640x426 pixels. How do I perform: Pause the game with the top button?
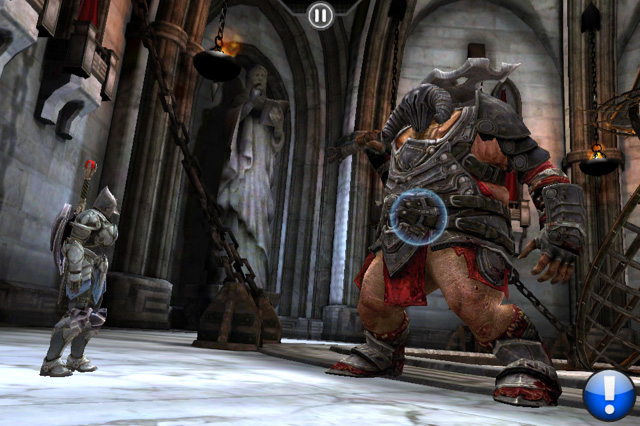pyautogui.click(x=320, y=15)
